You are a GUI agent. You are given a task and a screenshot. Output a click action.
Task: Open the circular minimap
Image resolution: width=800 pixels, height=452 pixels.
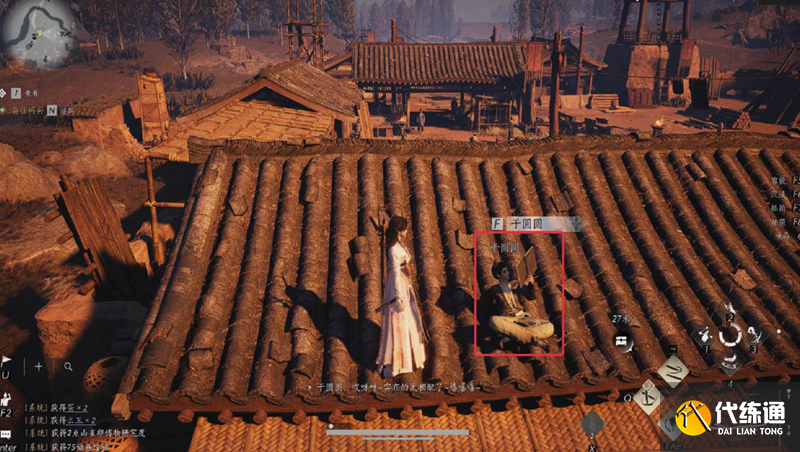point(38,32)
